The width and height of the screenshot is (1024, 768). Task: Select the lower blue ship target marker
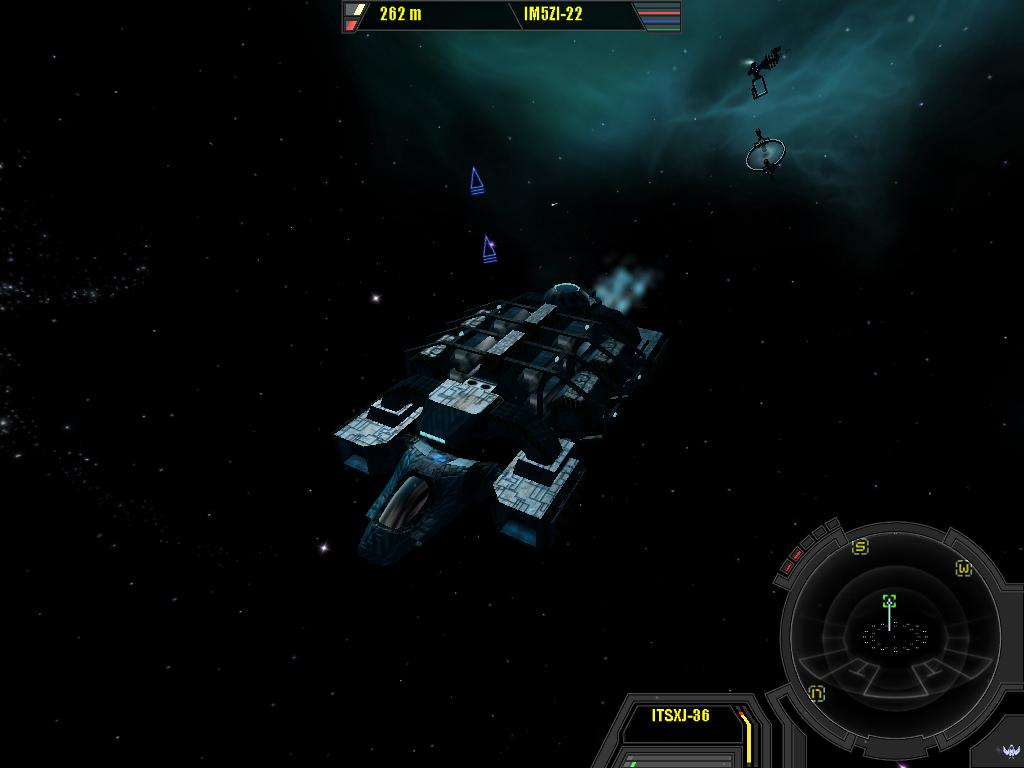489,249
